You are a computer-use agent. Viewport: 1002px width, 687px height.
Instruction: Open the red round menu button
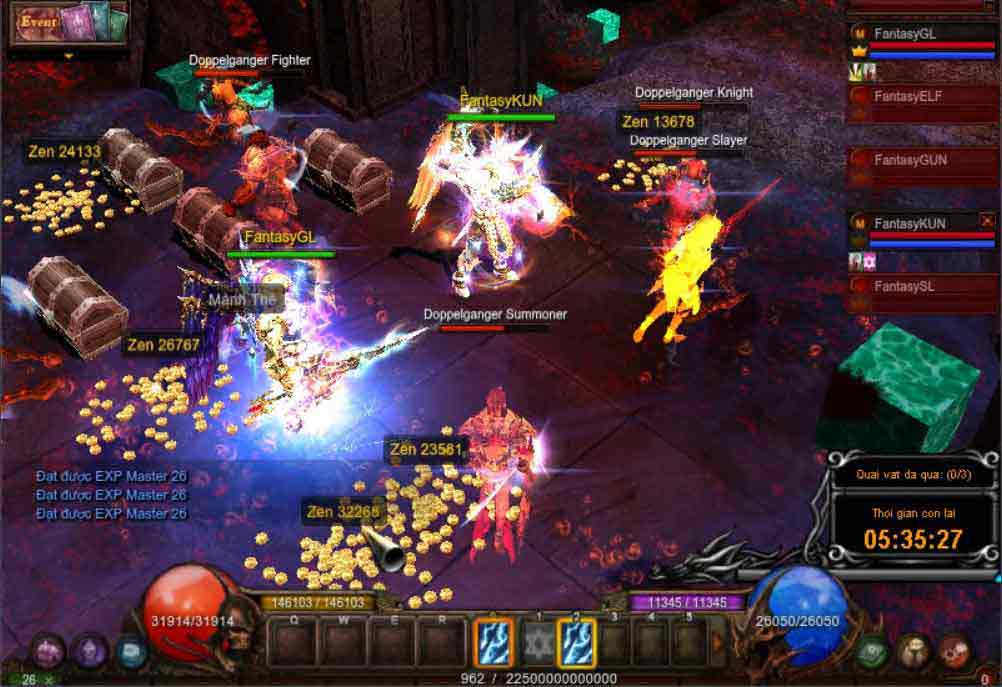point(954,652)
